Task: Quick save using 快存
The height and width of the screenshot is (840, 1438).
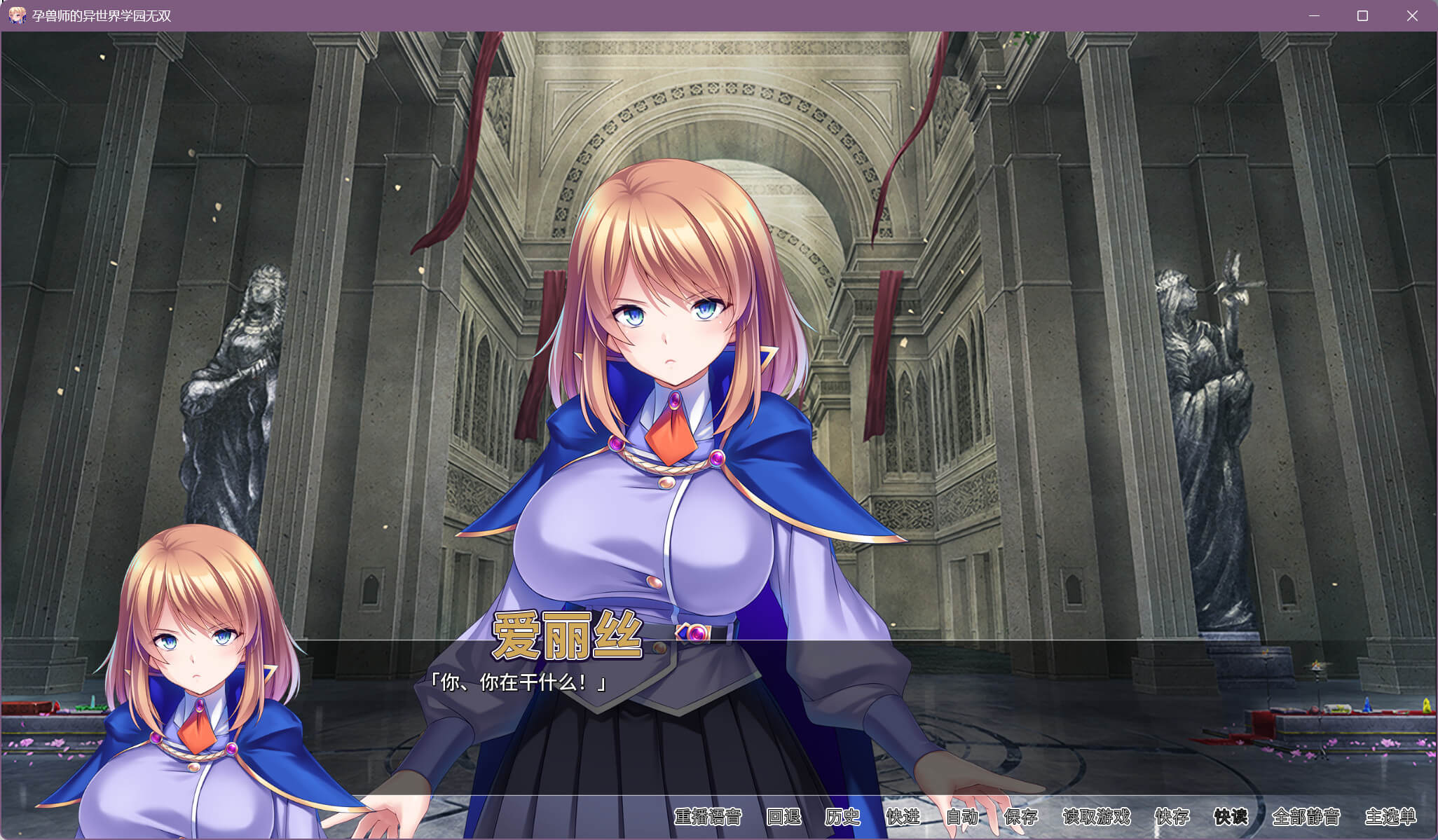Action: tap(1172, 817)
